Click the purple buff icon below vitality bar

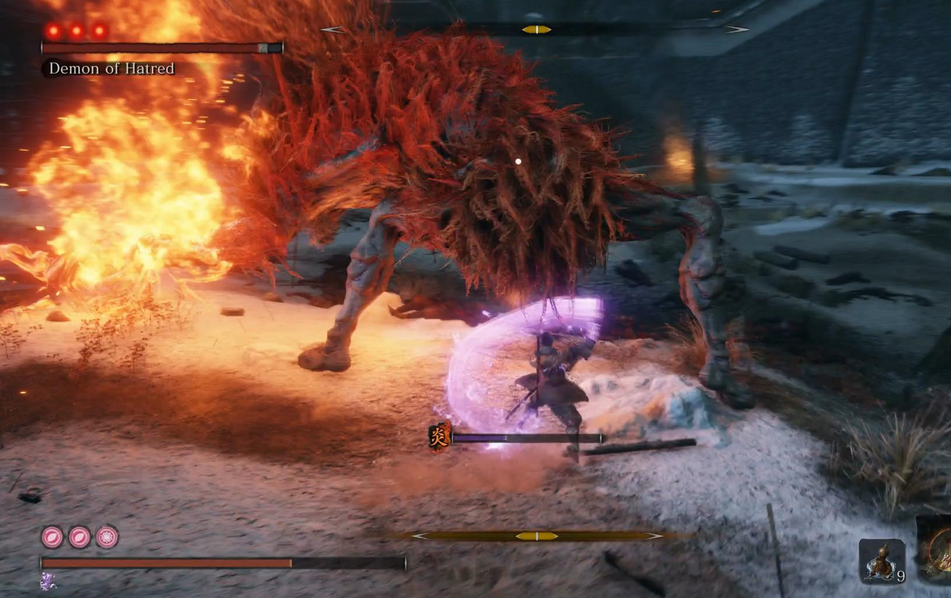pos(48,582)
